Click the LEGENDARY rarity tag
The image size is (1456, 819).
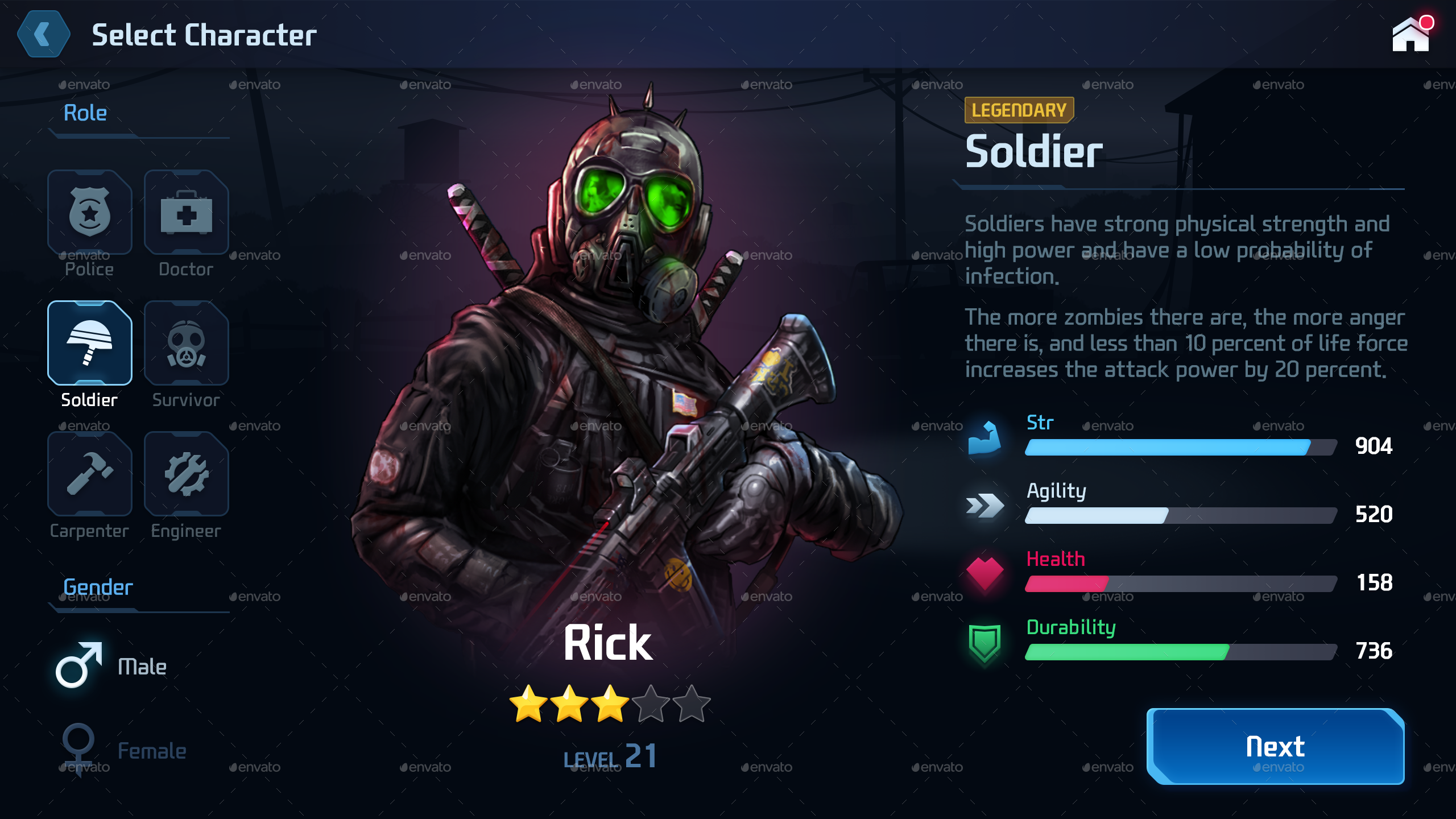1019,110
